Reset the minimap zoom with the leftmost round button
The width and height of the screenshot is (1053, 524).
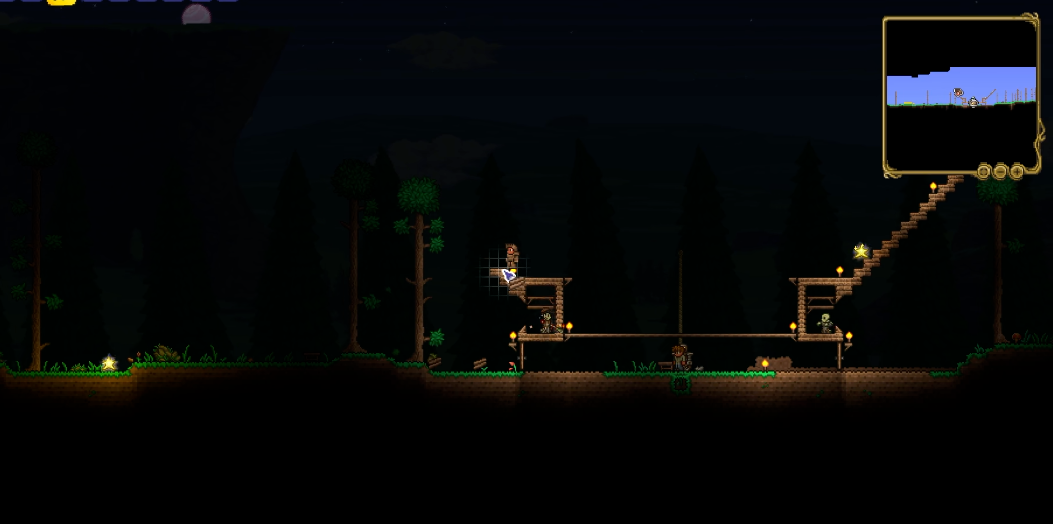(x=984, y=172)
